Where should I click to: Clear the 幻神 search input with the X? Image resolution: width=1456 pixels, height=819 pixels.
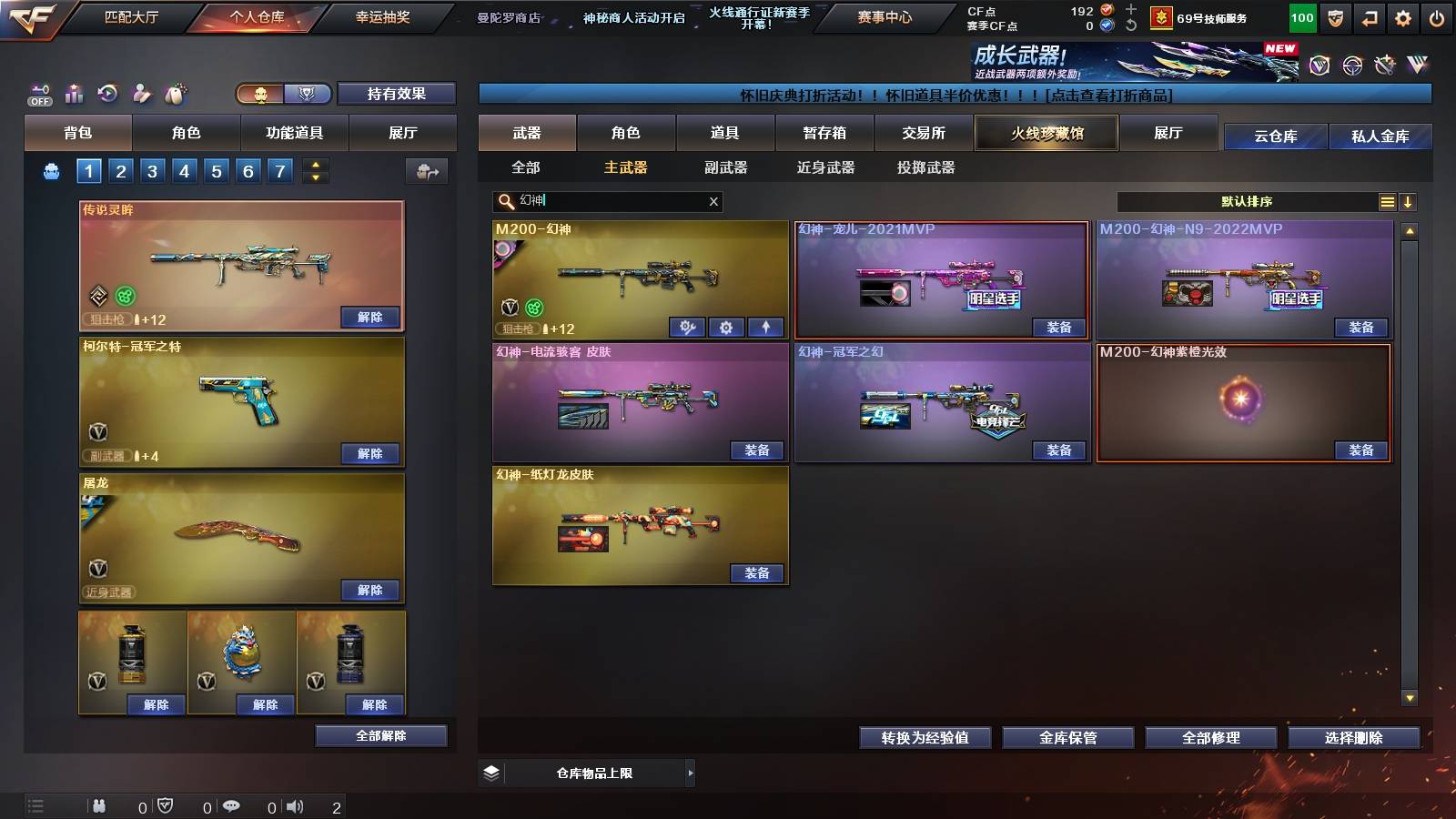pos(713,202)
